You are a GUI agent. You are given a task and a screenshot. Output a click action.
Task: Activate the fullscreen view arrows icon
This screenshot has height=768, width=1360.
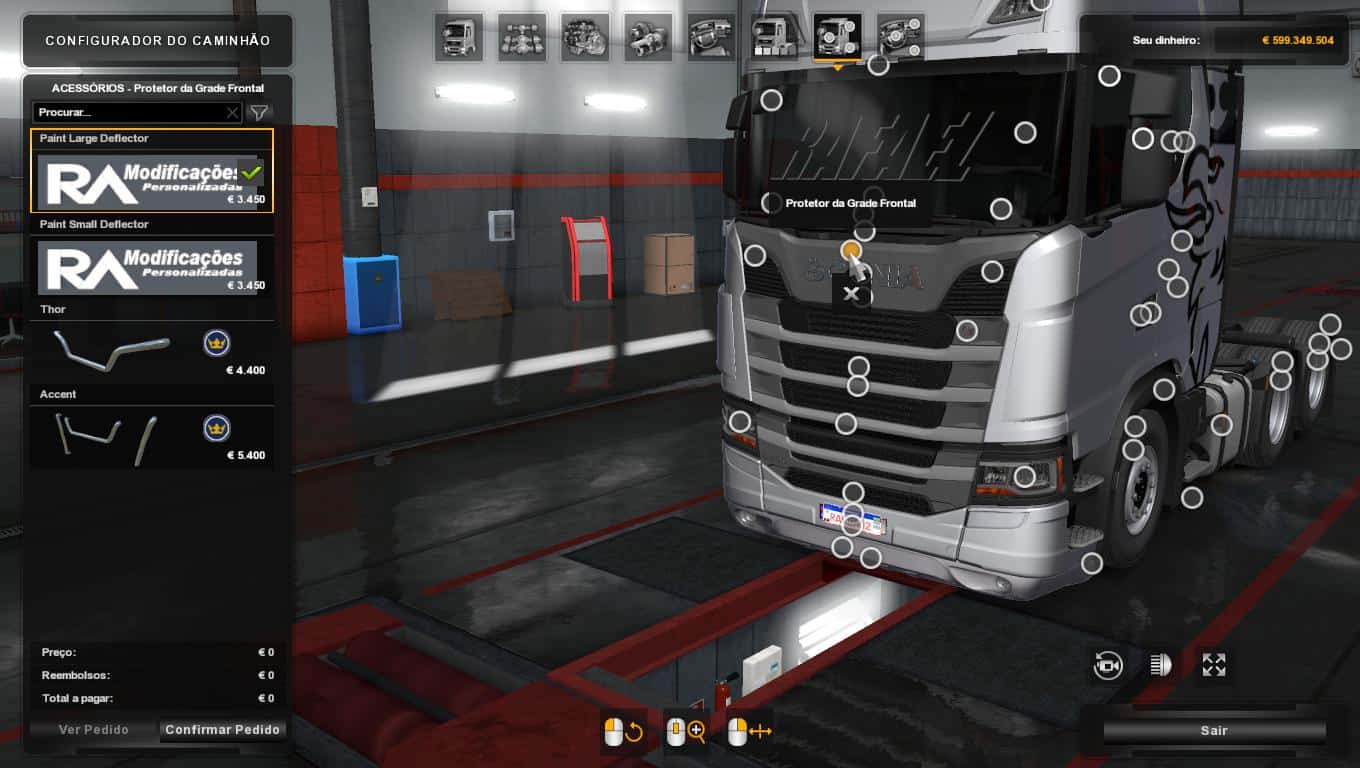coord(1214,666)
